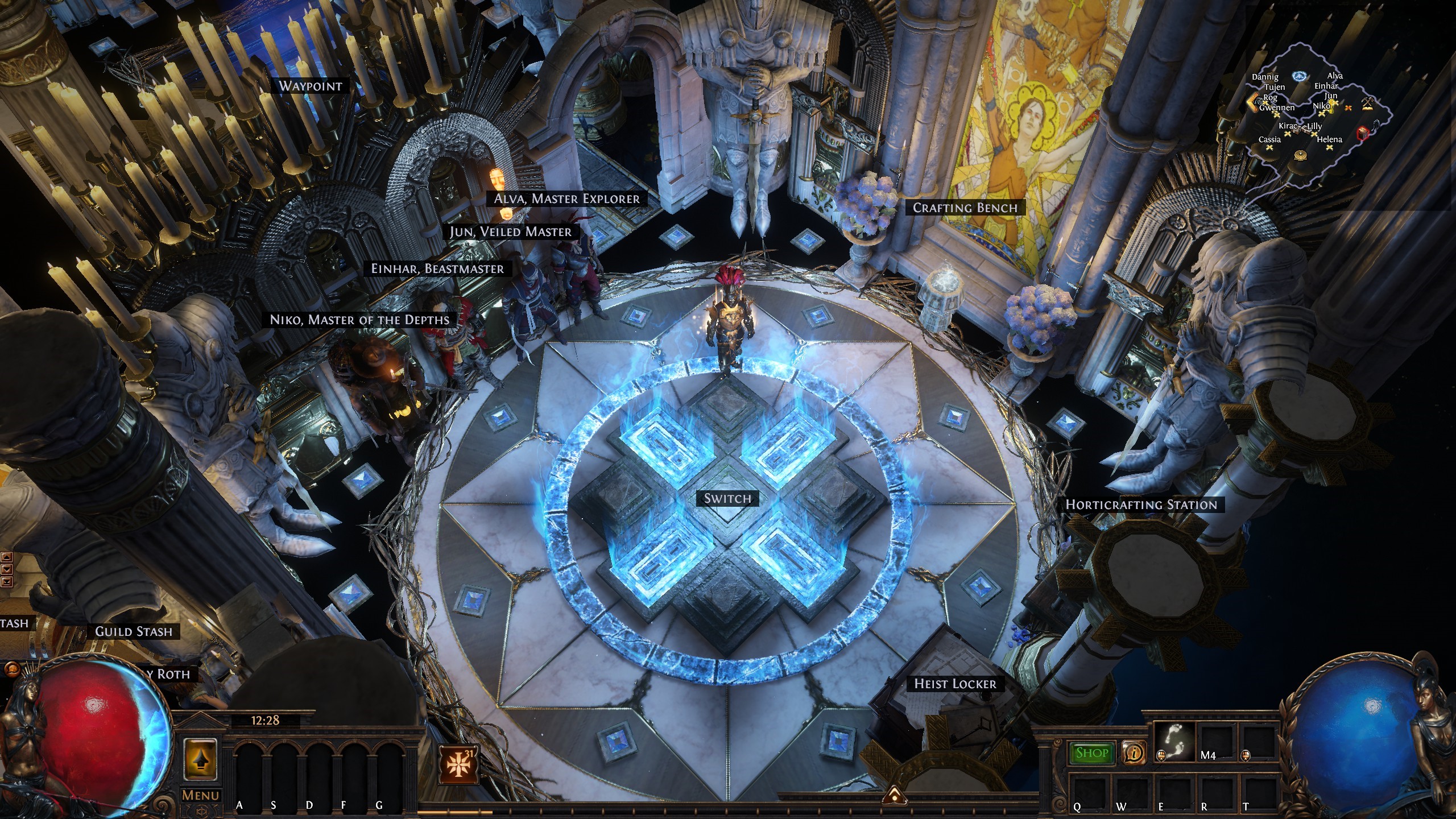
Task: Click Niko, Master of the Depths label
Action: (x=359, y=320)
